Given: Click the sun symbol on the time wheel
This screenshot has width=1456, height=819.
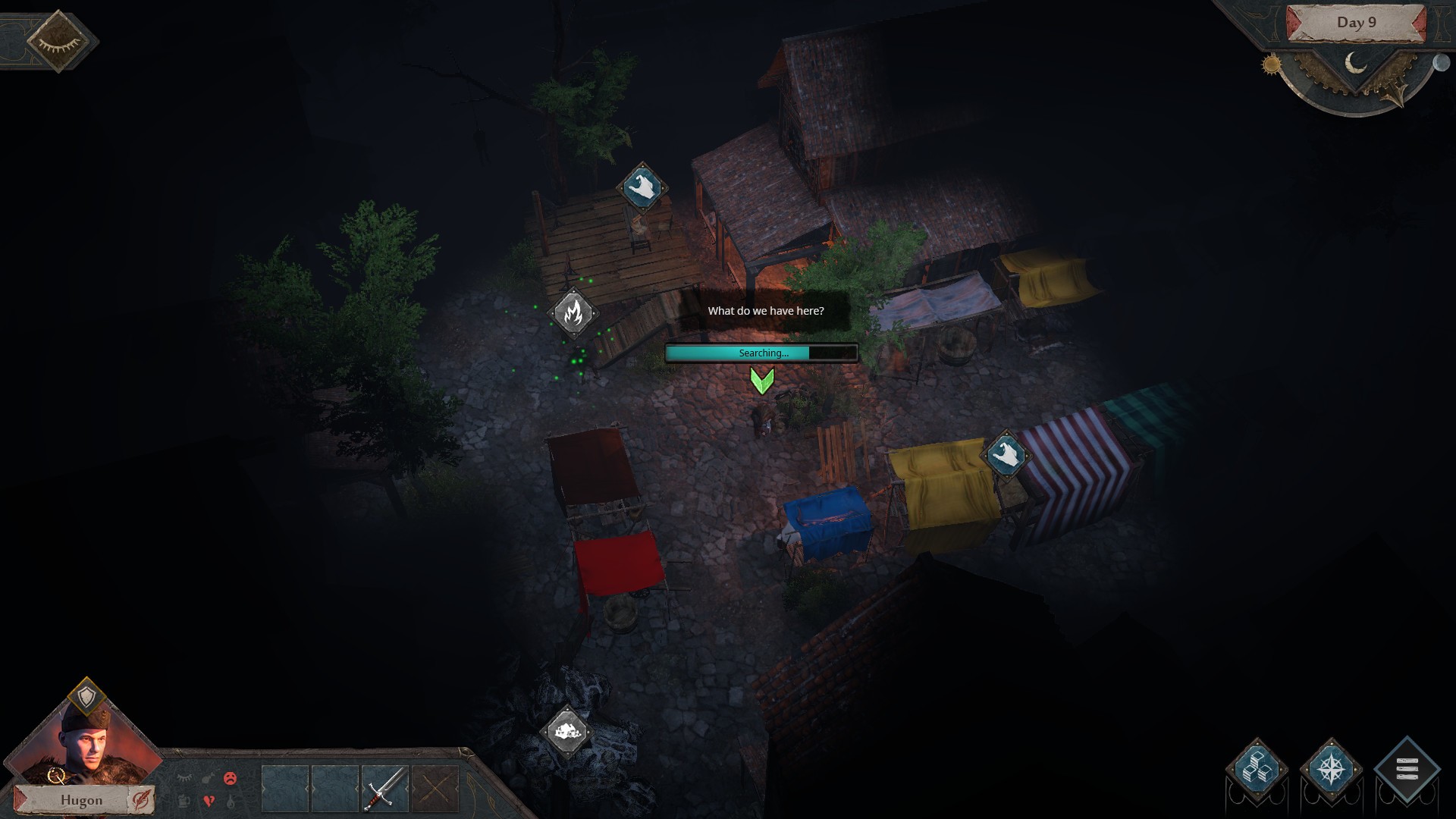Looking at the screenshot, I should [1272, 64].
